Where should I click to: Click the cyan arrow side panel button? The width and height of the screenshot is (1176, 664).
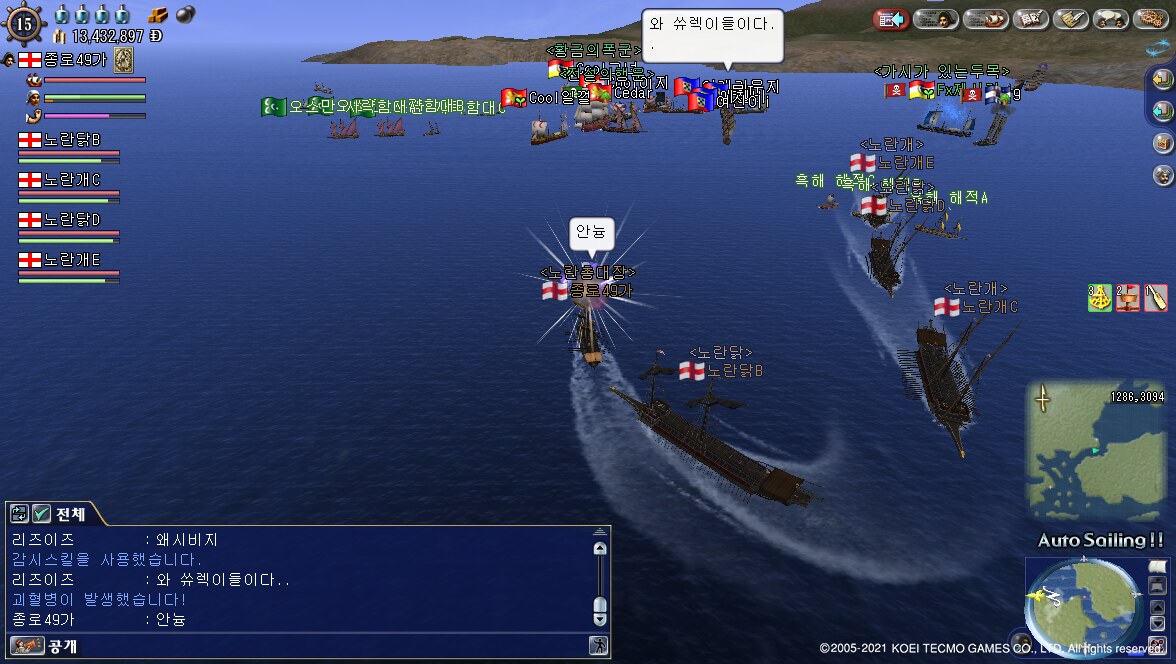[1162, 111]
